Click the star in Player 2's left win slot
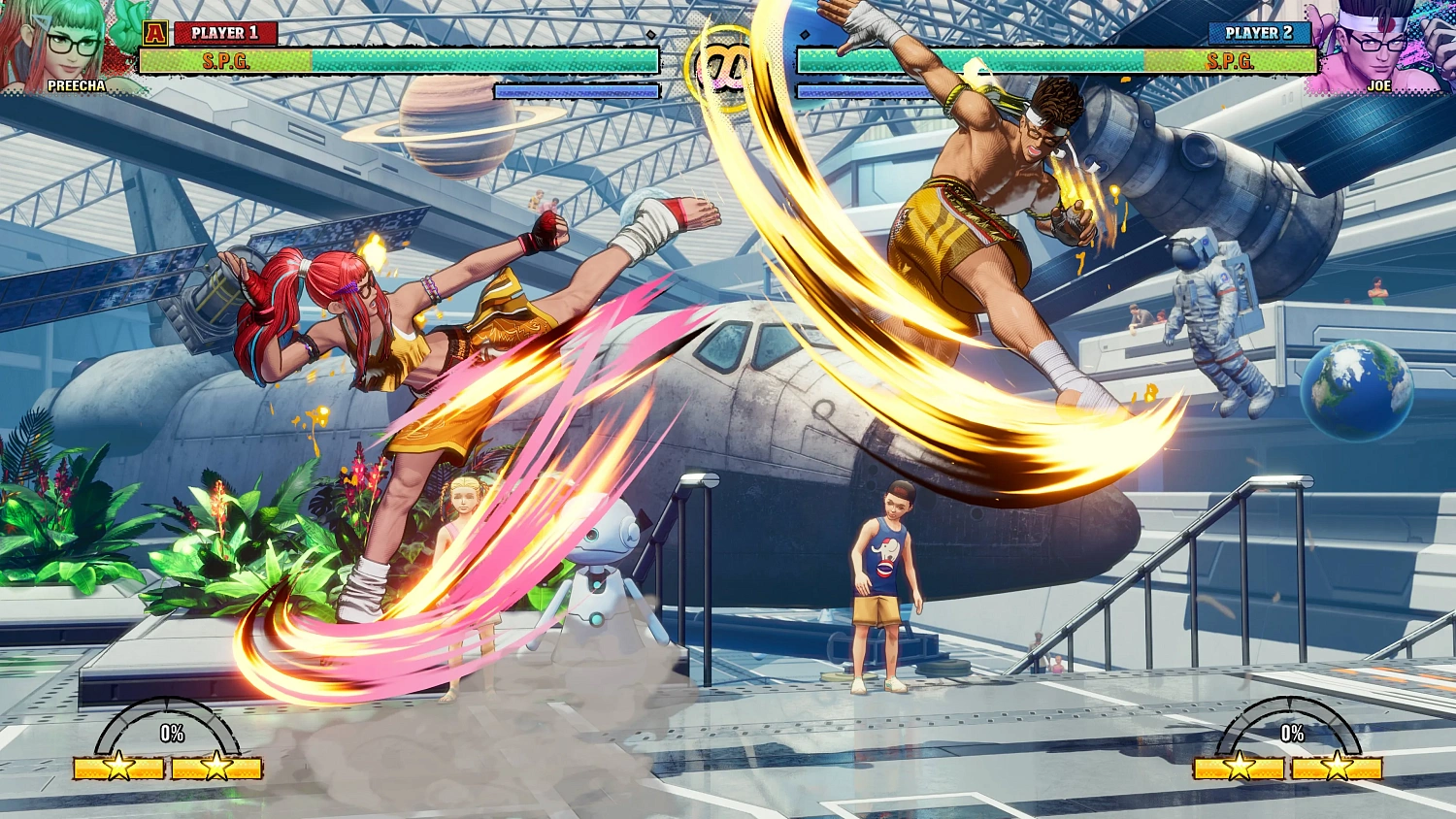The height and width of the screenshot is (819, 1456). [x=1239, y=766]
